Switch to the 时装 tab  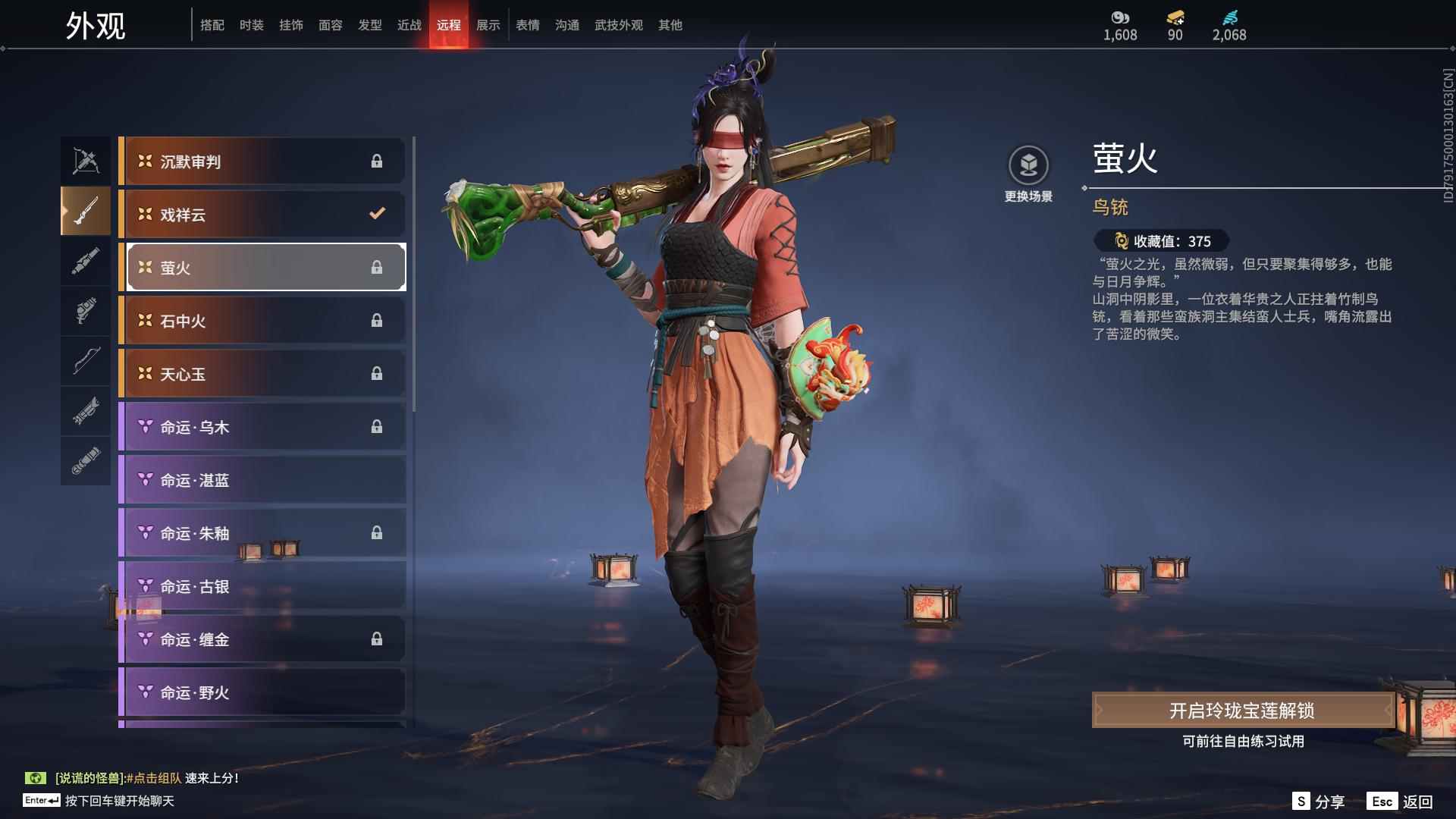click(x=253, y=25)
